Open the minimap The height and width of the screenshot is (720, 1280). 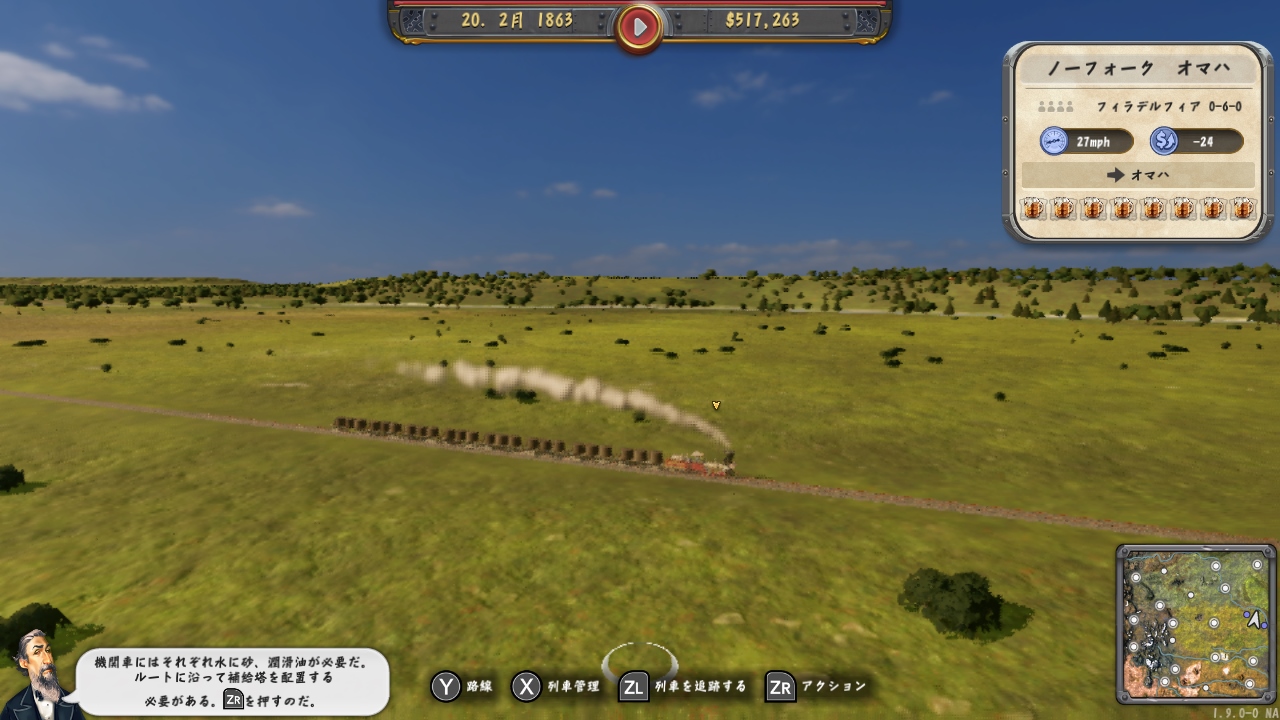click(1195, 624)
